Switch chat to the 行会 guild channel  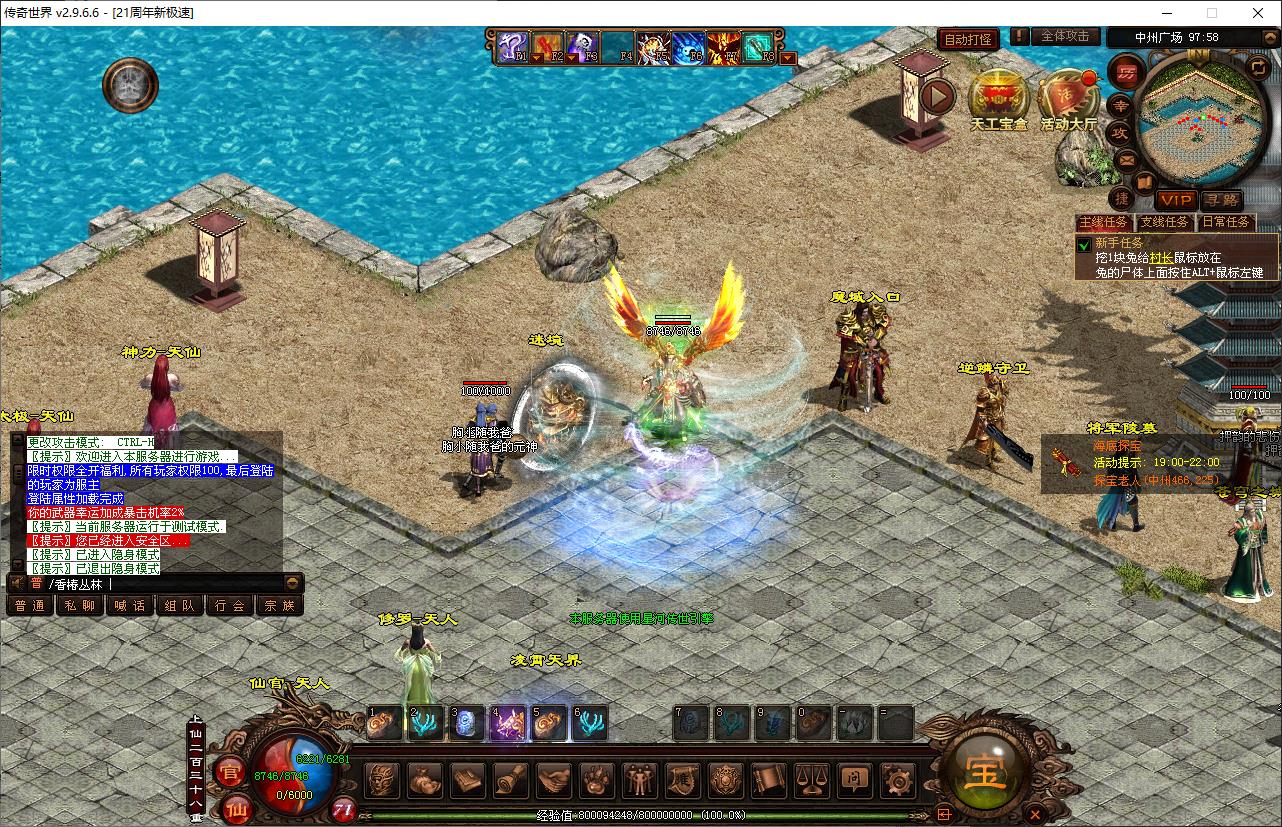[x=230, y=605]
